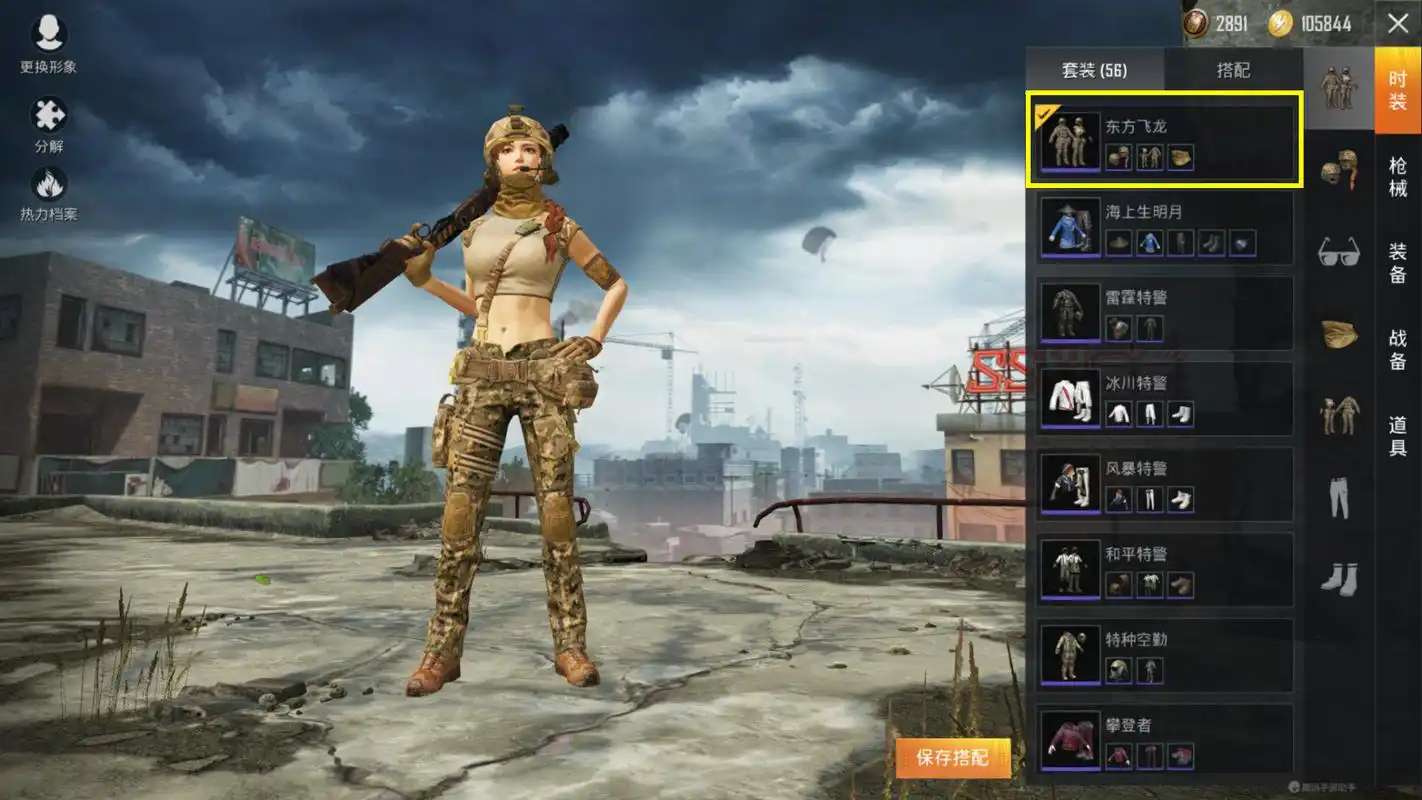Switch to the 搭配 tab
The image size is (1422, 800).
pyautogui.click(x=1233, y=71)
